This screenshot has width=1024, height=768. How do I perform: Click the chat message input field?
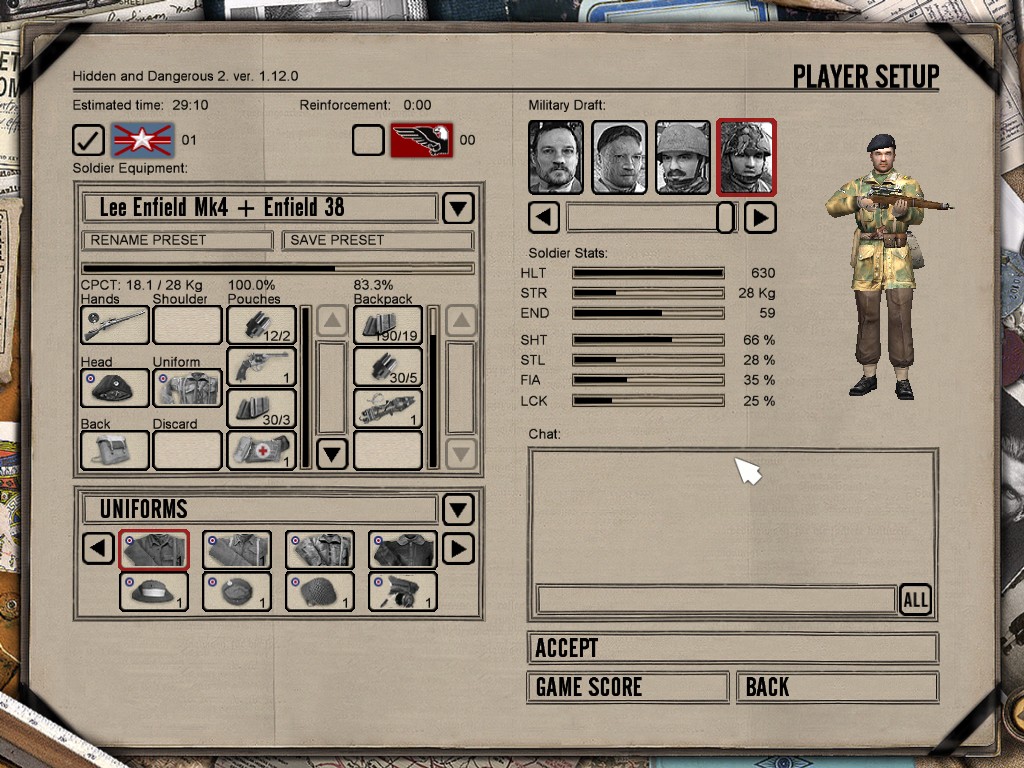tap(715, 599)
